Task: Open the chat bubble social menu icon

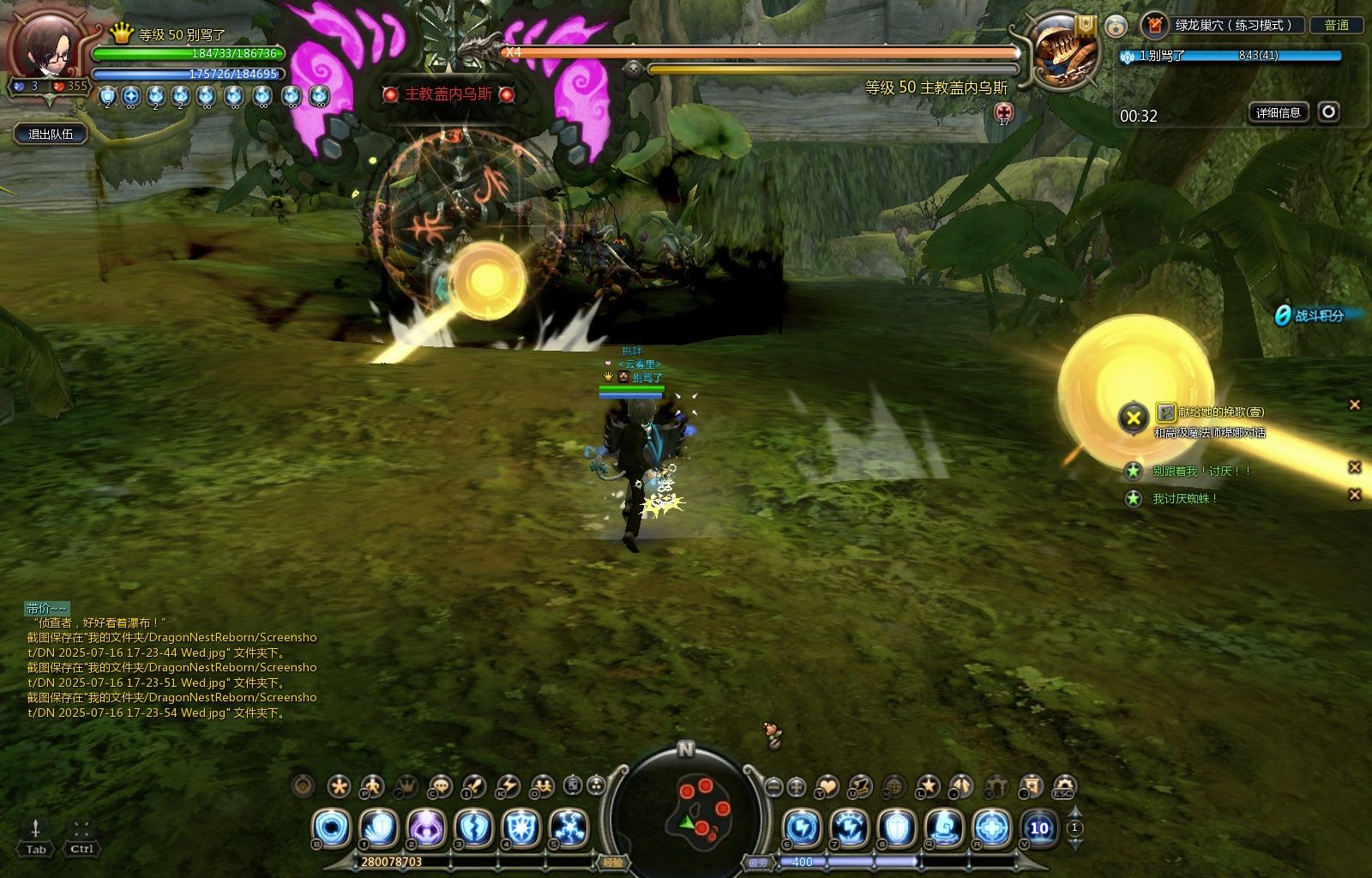Action: [x=441, y=785]
